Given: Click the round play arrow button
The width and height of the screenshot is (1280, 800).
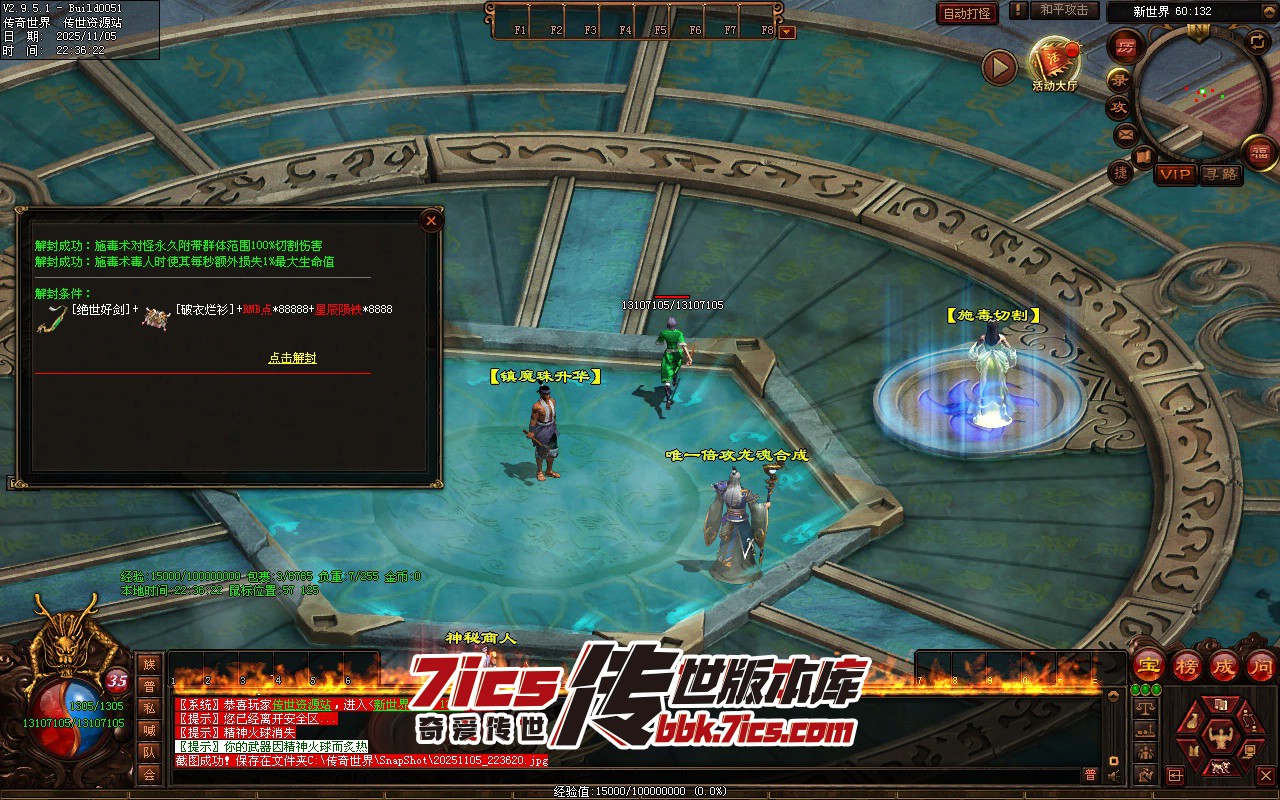Looking at the screenshot, I should click(x=999, y=68).
